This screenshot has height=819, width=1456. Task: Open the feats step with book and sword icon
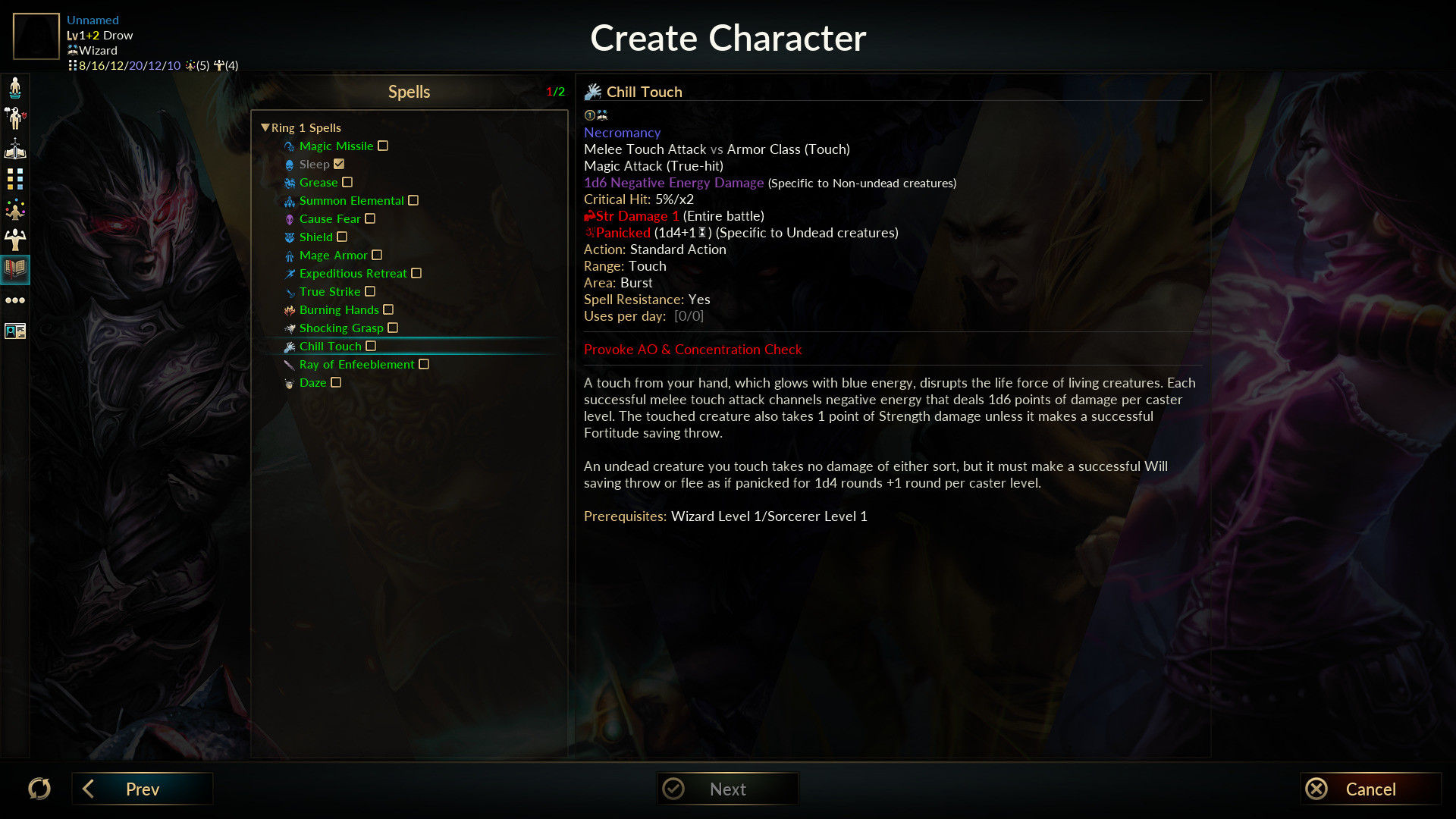15,149
